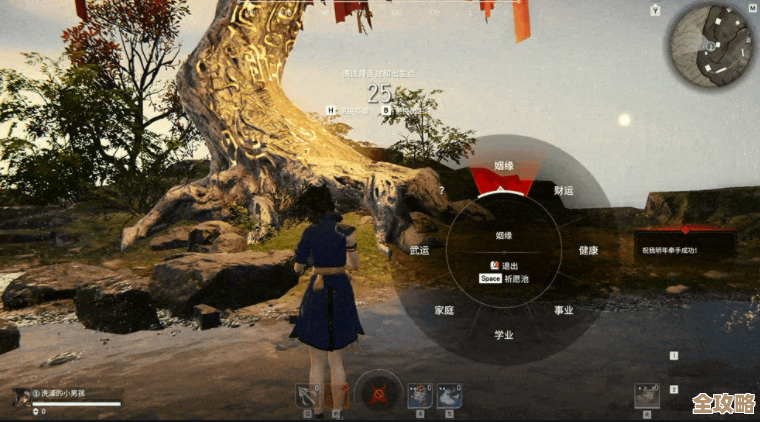
Task: Select the 武运 wish option
Action: [419, 250]
